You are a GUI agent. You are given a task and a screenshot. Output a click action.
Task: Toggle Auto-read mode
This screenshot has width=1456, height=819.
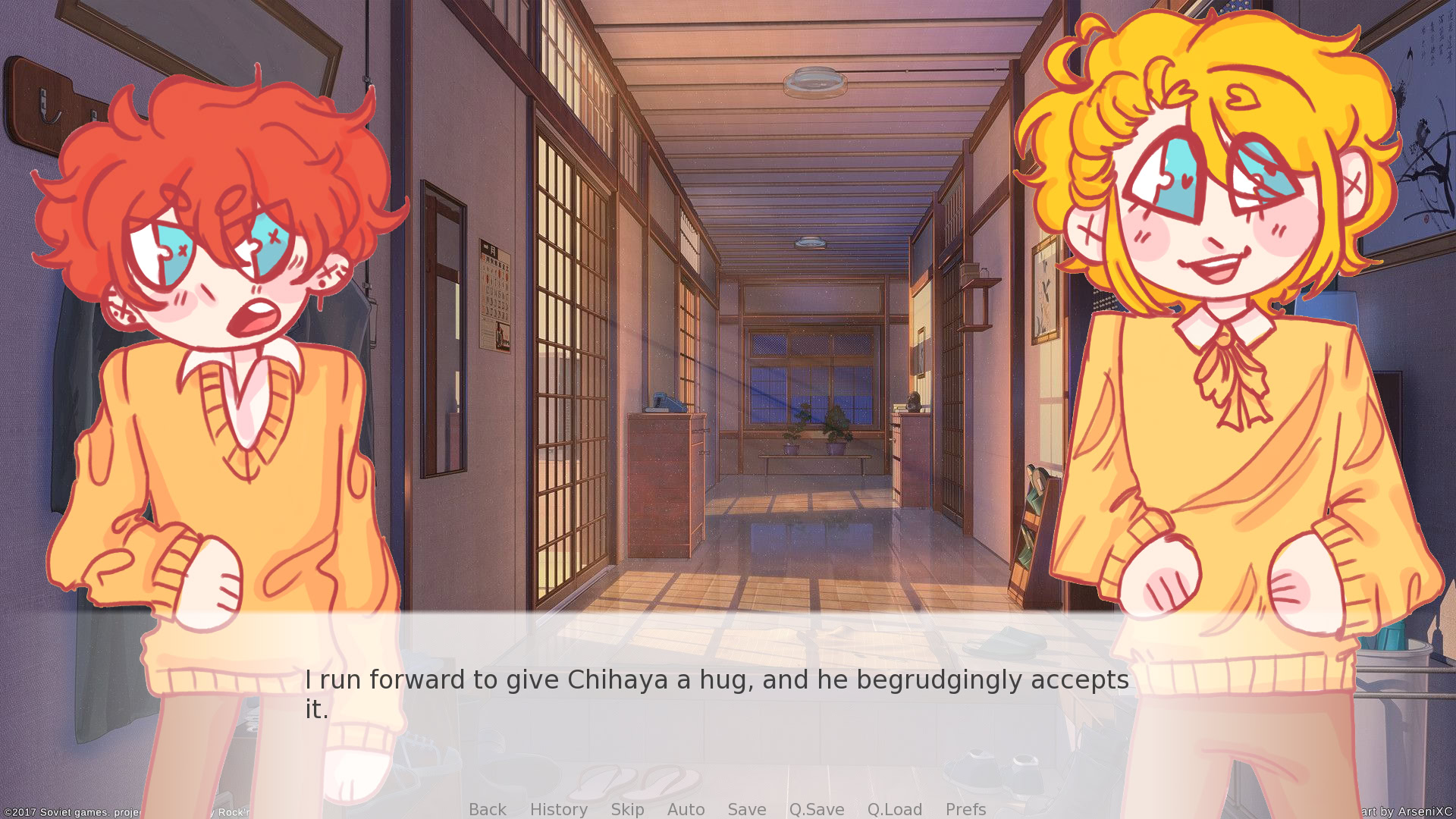point(686,810)
